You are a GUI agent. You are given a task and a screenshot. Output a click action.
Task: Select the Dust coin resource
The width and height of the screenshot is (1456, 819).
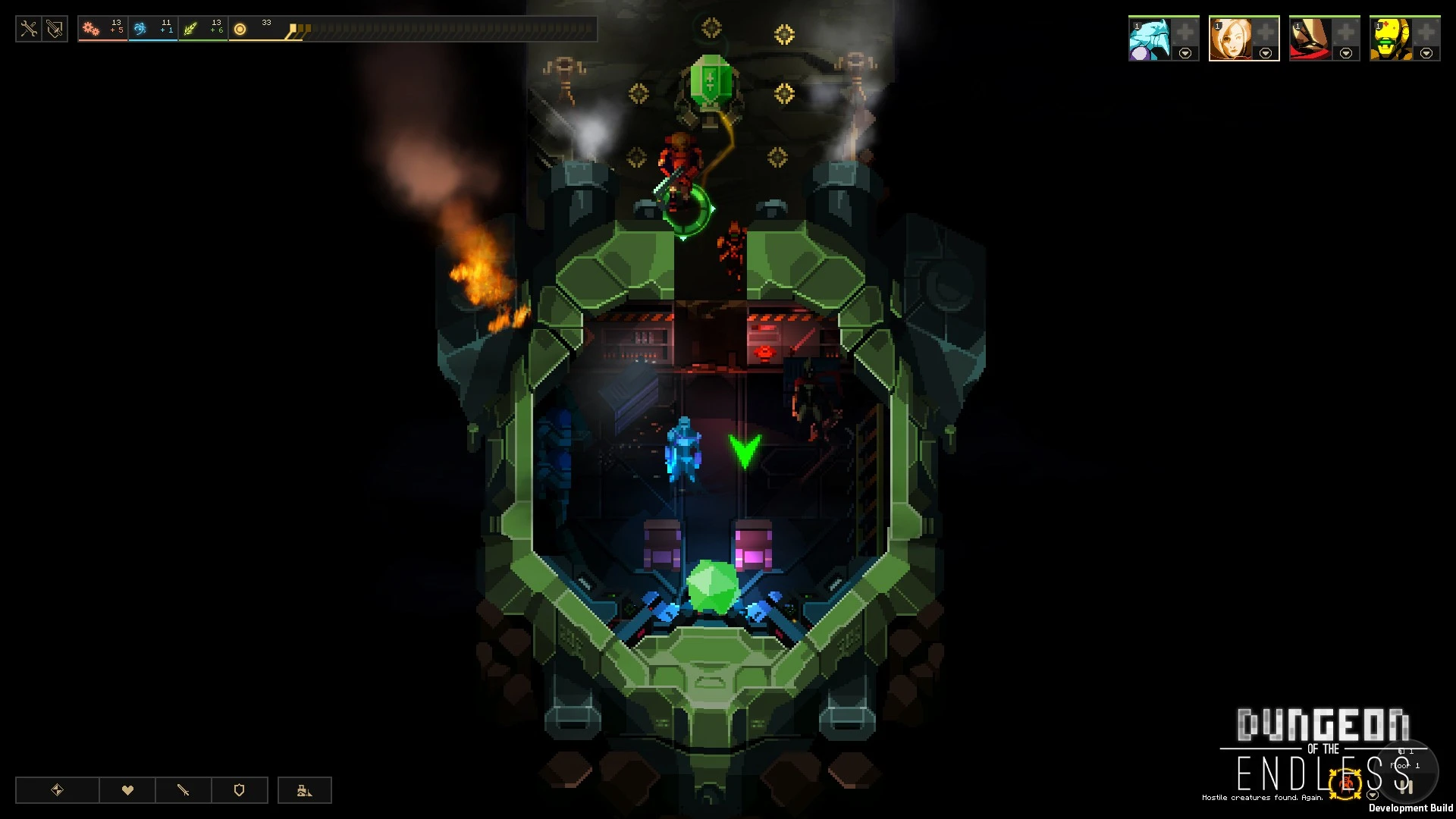240,30
